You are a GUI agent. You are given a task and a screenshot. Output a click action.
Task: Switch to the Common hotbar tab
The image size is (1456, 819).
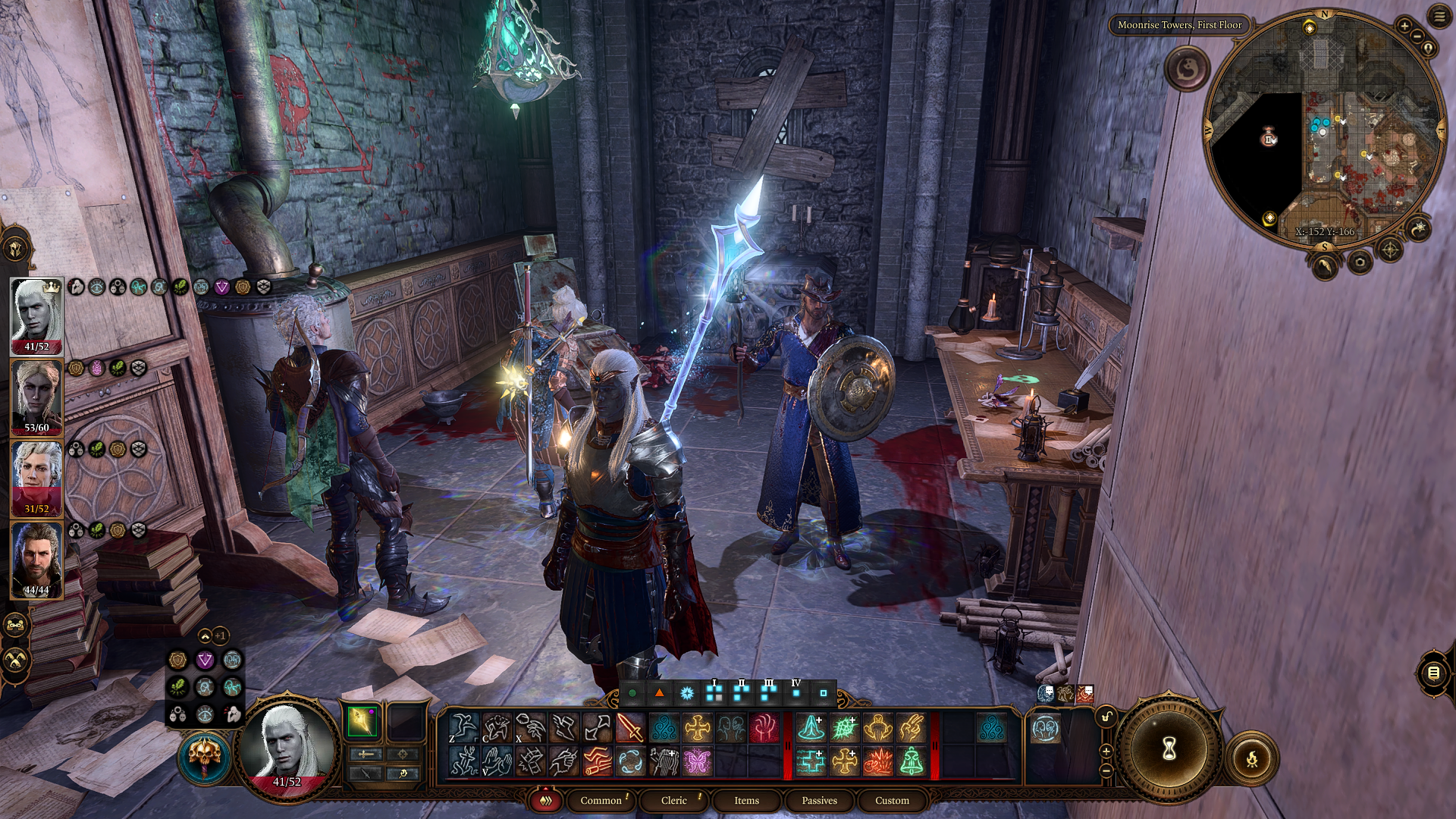[601, 800]
